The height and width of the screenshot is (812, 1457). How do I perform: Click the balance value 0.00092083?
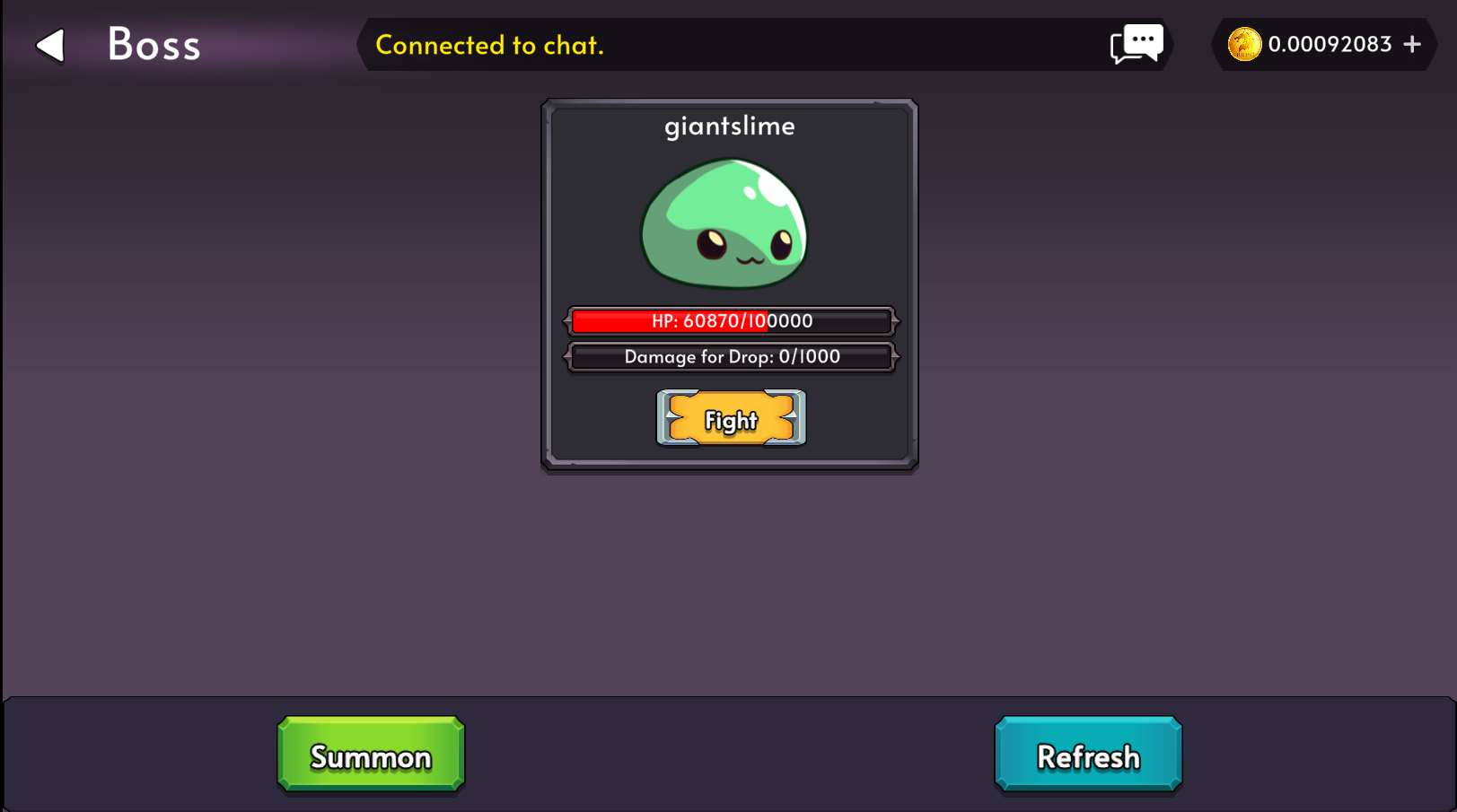(1329, 44)
